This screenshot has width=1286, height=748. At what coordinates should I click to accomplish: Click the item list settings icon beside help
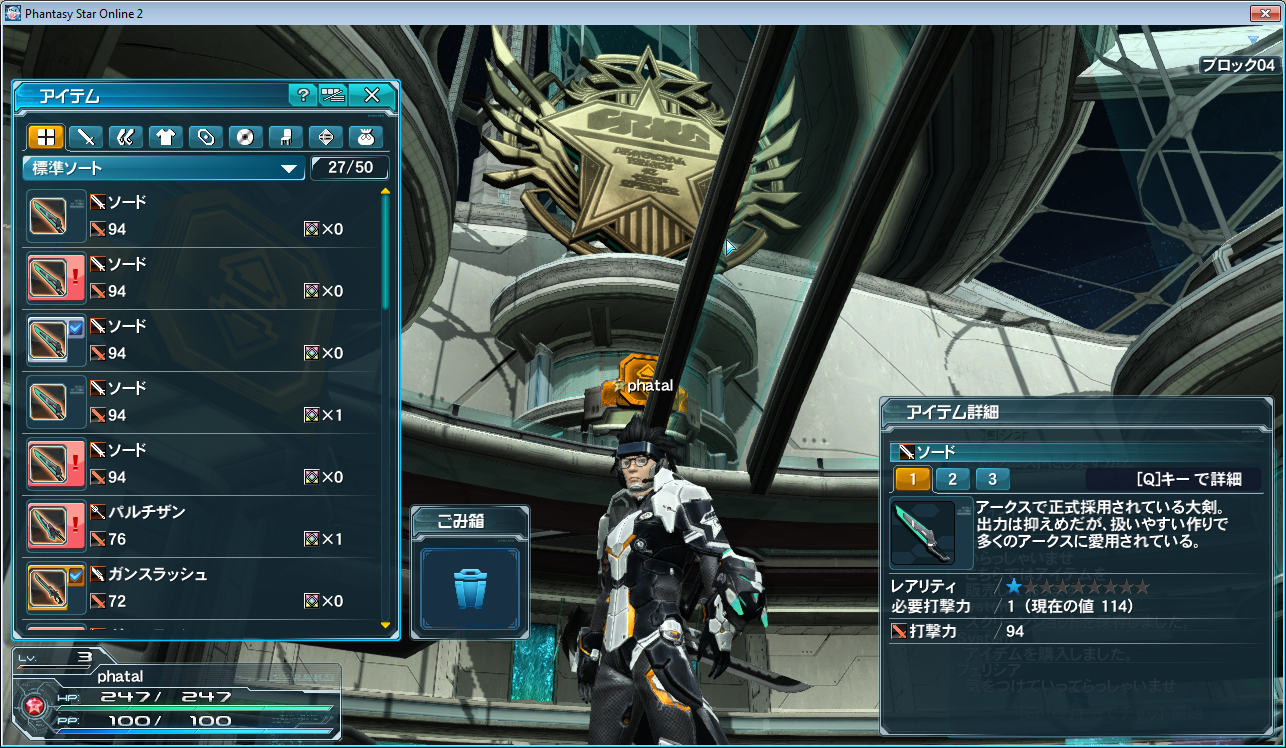point(333,95)
